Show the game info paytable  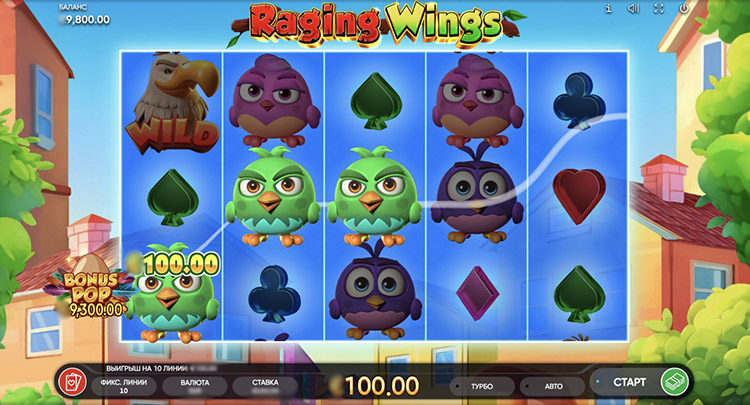(x=607, y=9)
